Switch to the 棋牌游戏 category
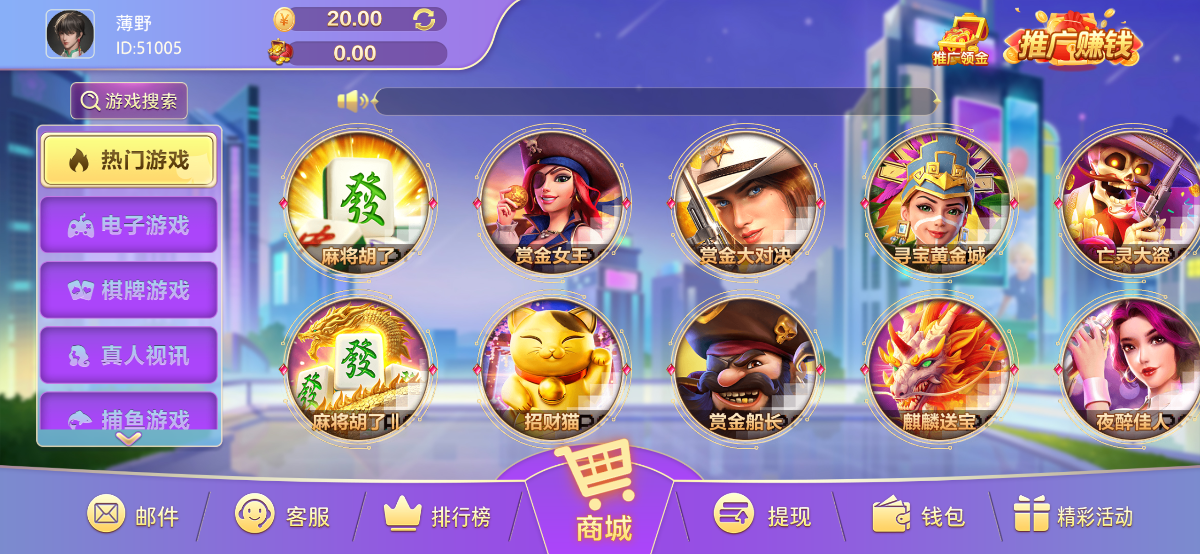 click(129, 290)
